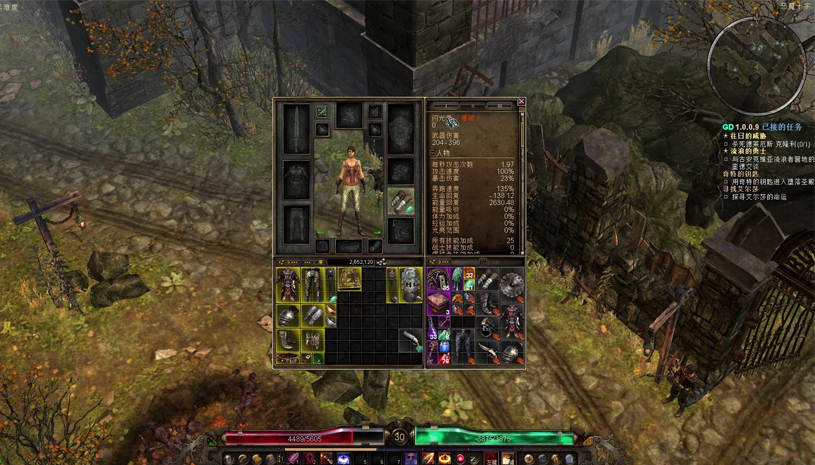Select the flintlock pistol with green gem
The height and width of the screenshot is (465, 815).
point(412,341)
